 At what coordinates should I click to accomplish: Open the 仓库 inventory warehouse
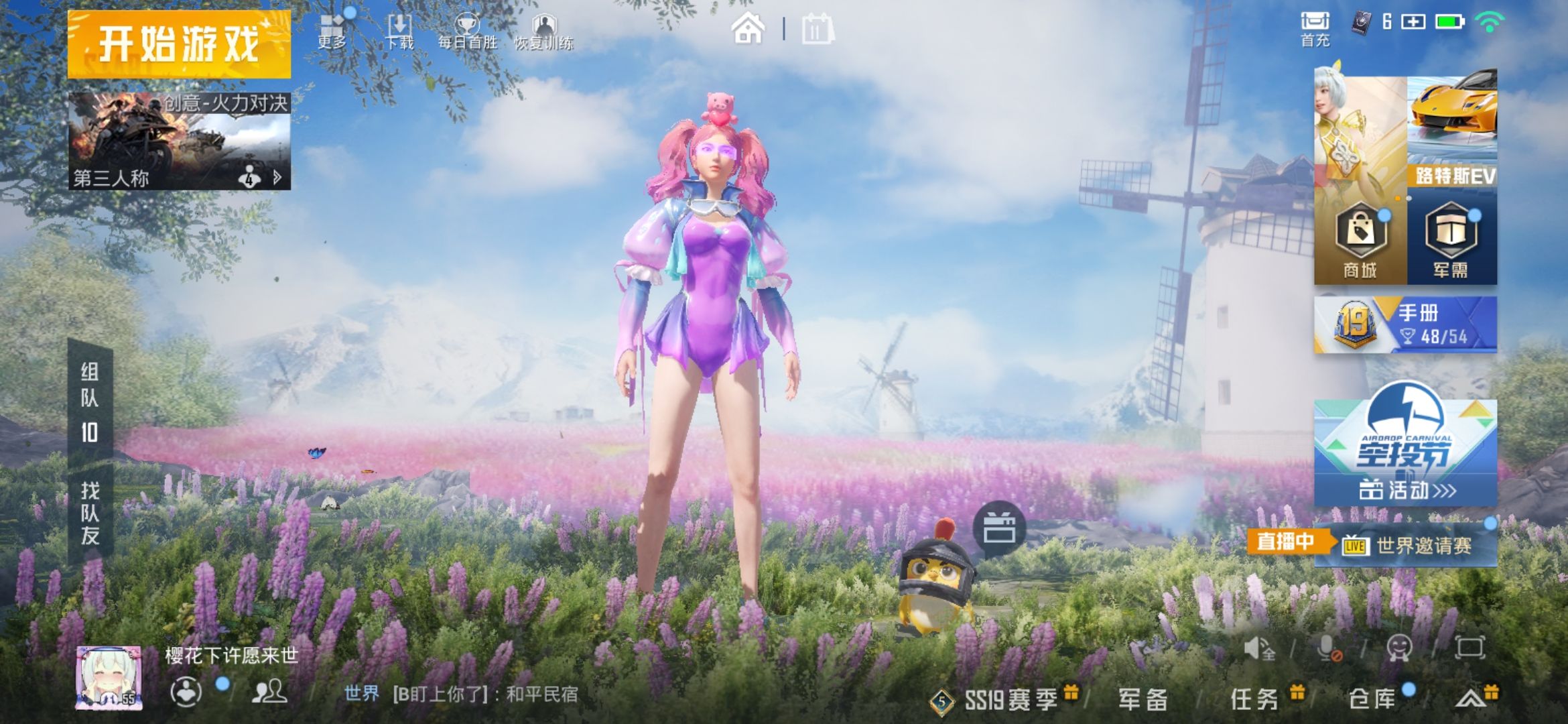click(1372, 700)
